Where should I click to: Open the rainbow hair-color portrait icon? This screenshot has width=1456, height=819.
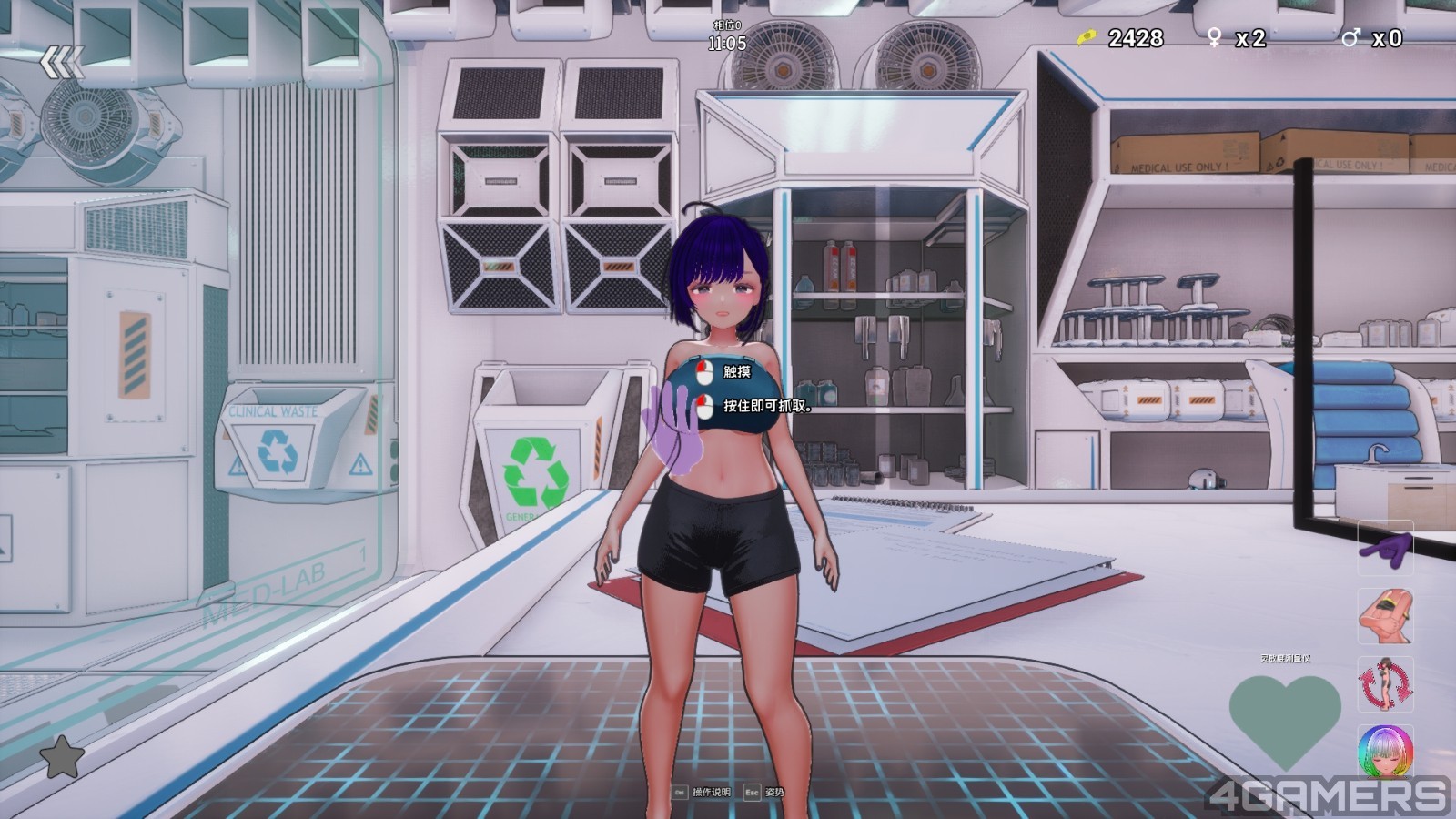pyautogui.click(x=1385, y=752)
